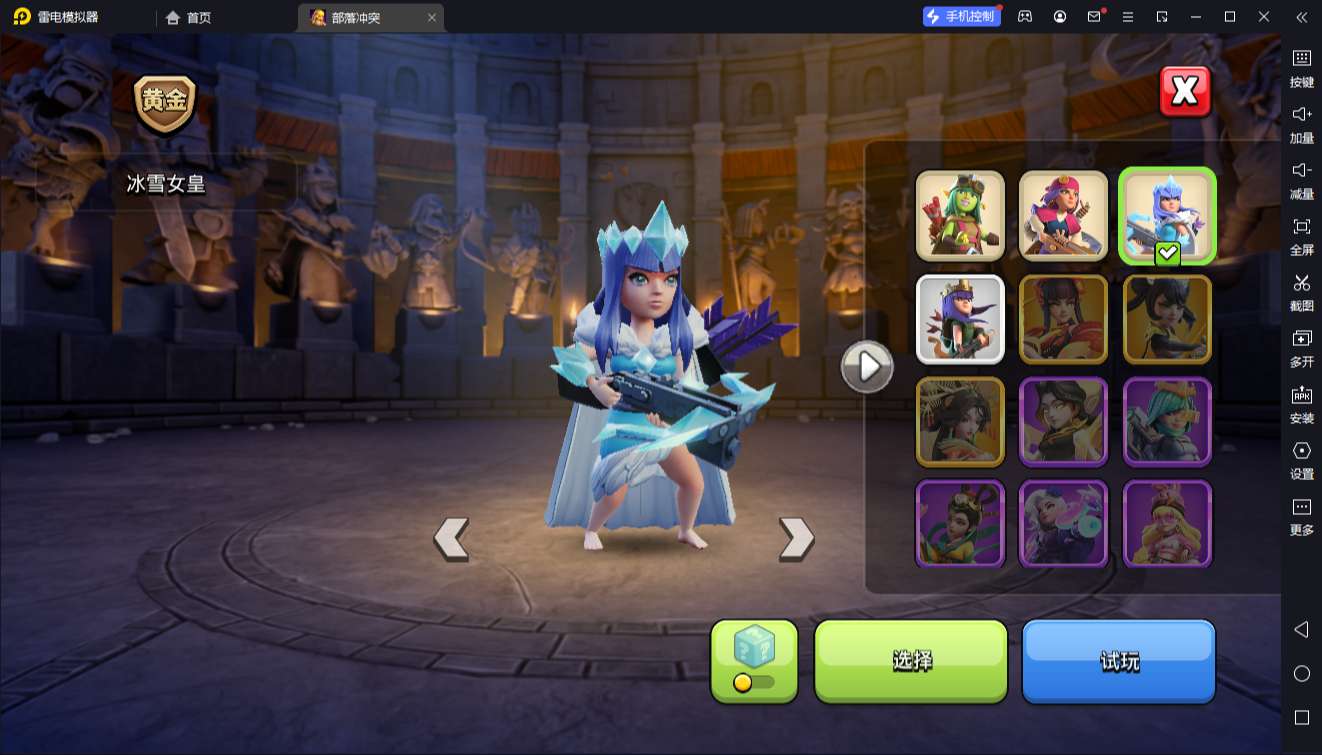1322x755 pixels.
Task: Show the previous skin with left arrow
Action: (451, 539)
